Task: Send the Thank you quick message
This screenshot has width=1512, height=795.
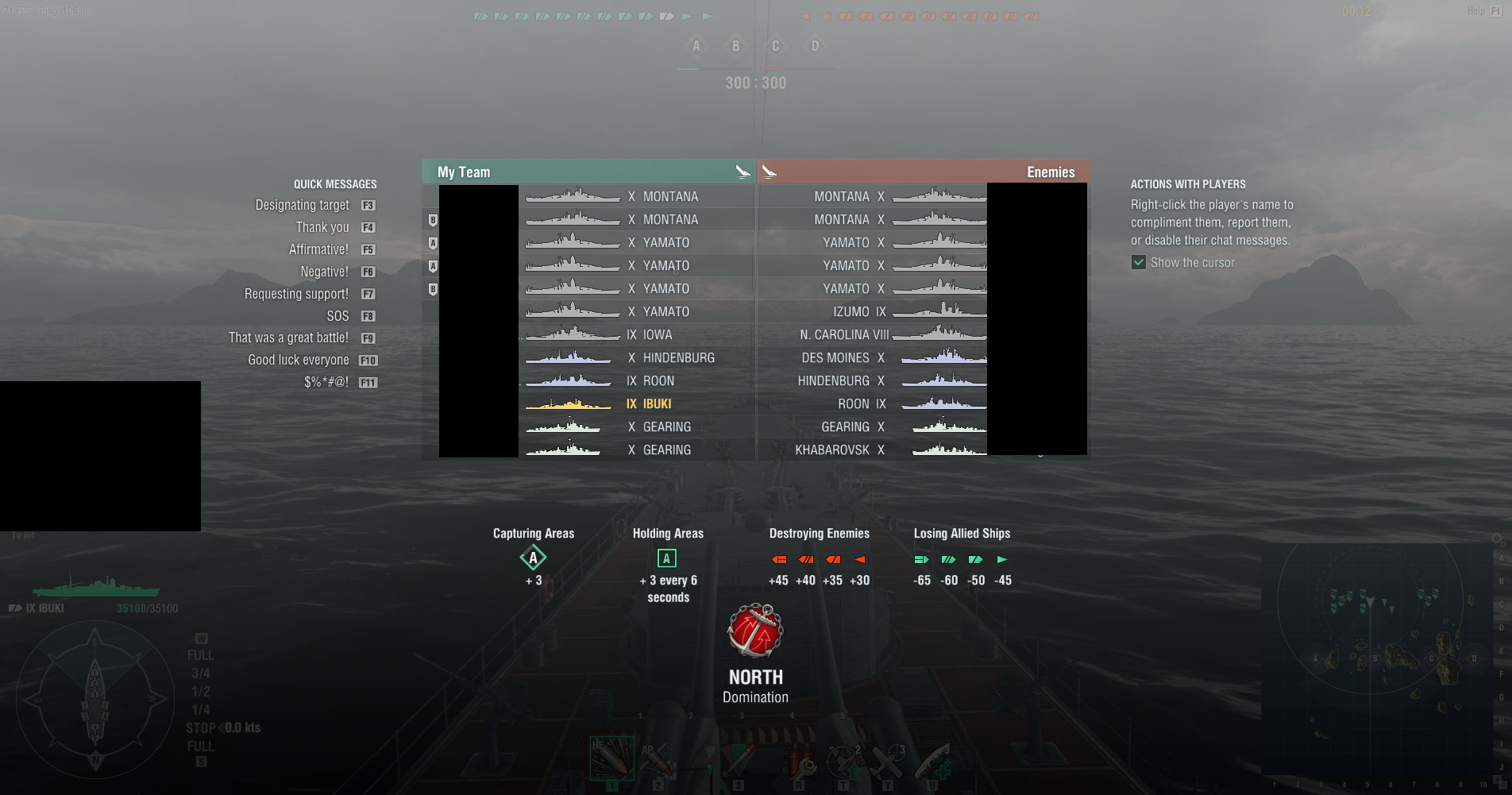Action: (x=322, y=227)
